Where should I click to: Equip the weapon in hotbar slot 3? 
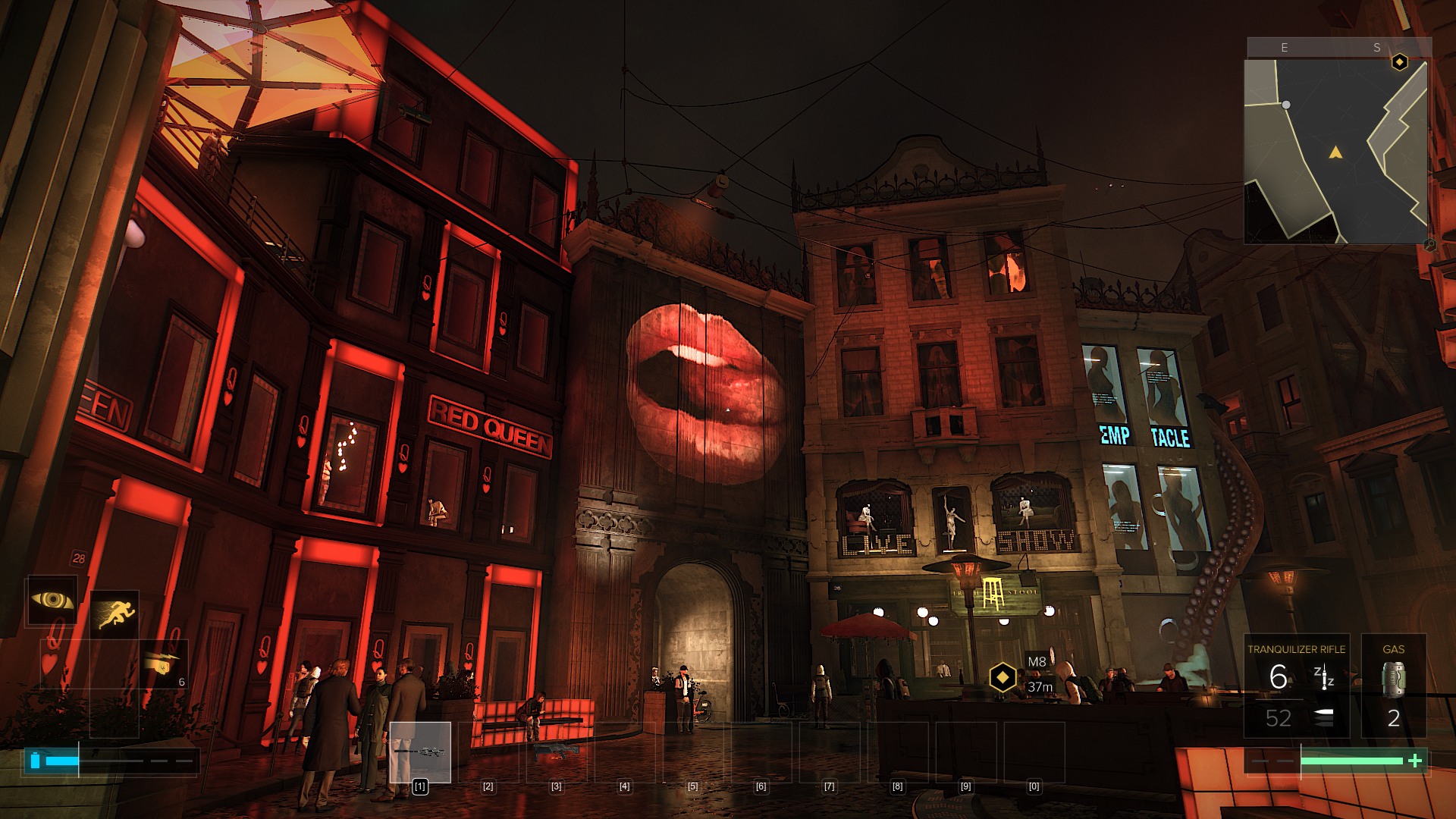(x=557, y=752)
